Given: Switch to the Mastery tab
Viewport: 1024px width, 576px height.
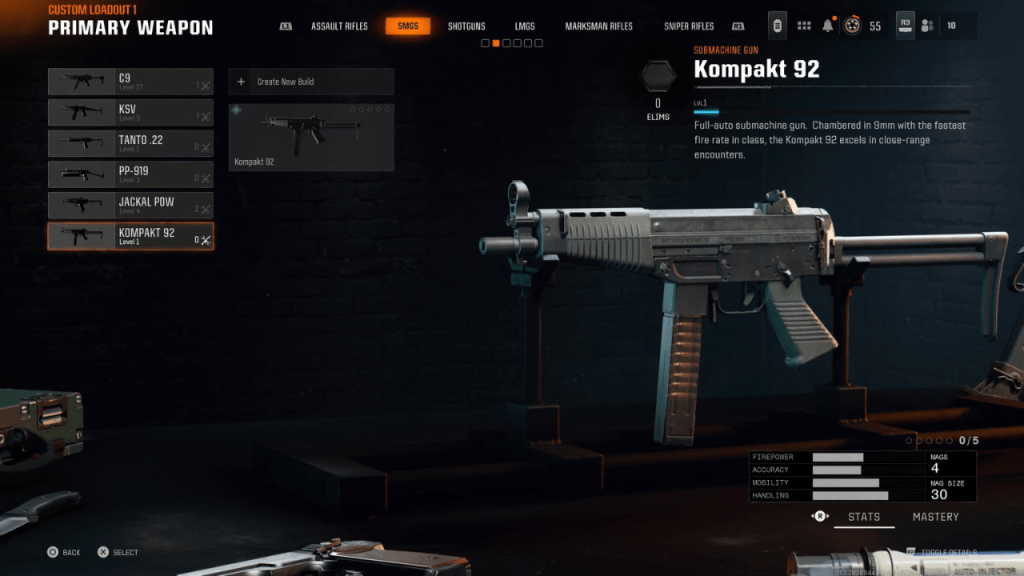Looking at the screenshot, I should (935, 517).
